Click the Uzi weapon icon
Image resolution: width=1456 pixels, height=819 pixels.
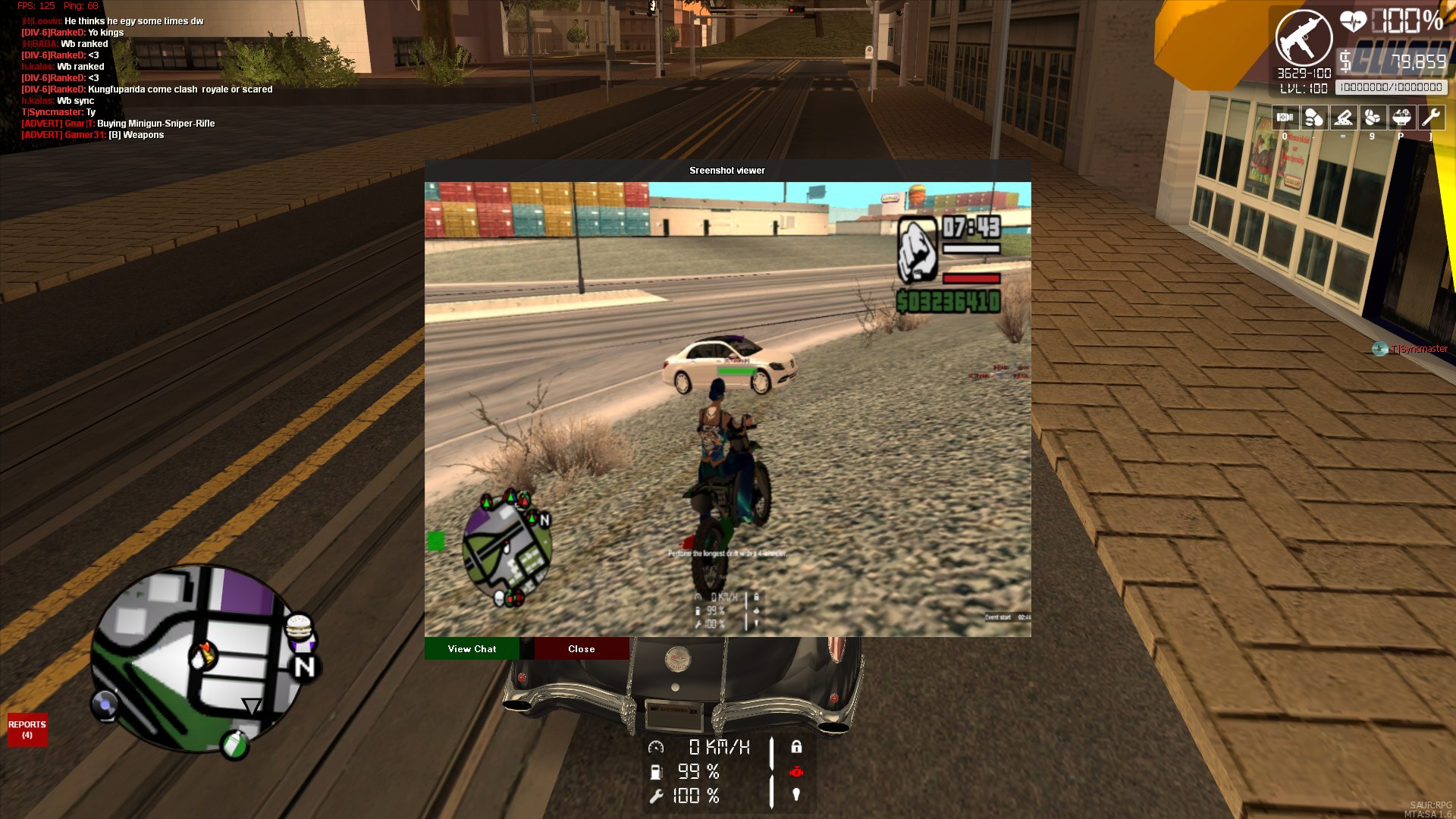click(1304, 39)
